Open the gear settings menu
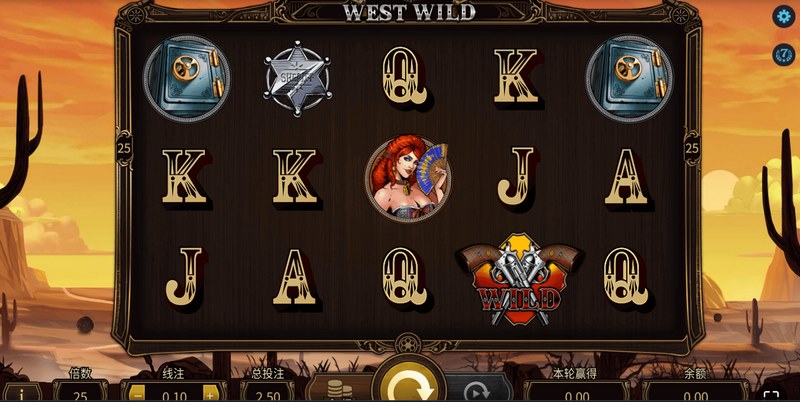The width and height of the screenshot is (800, 402). click(783, 17)
